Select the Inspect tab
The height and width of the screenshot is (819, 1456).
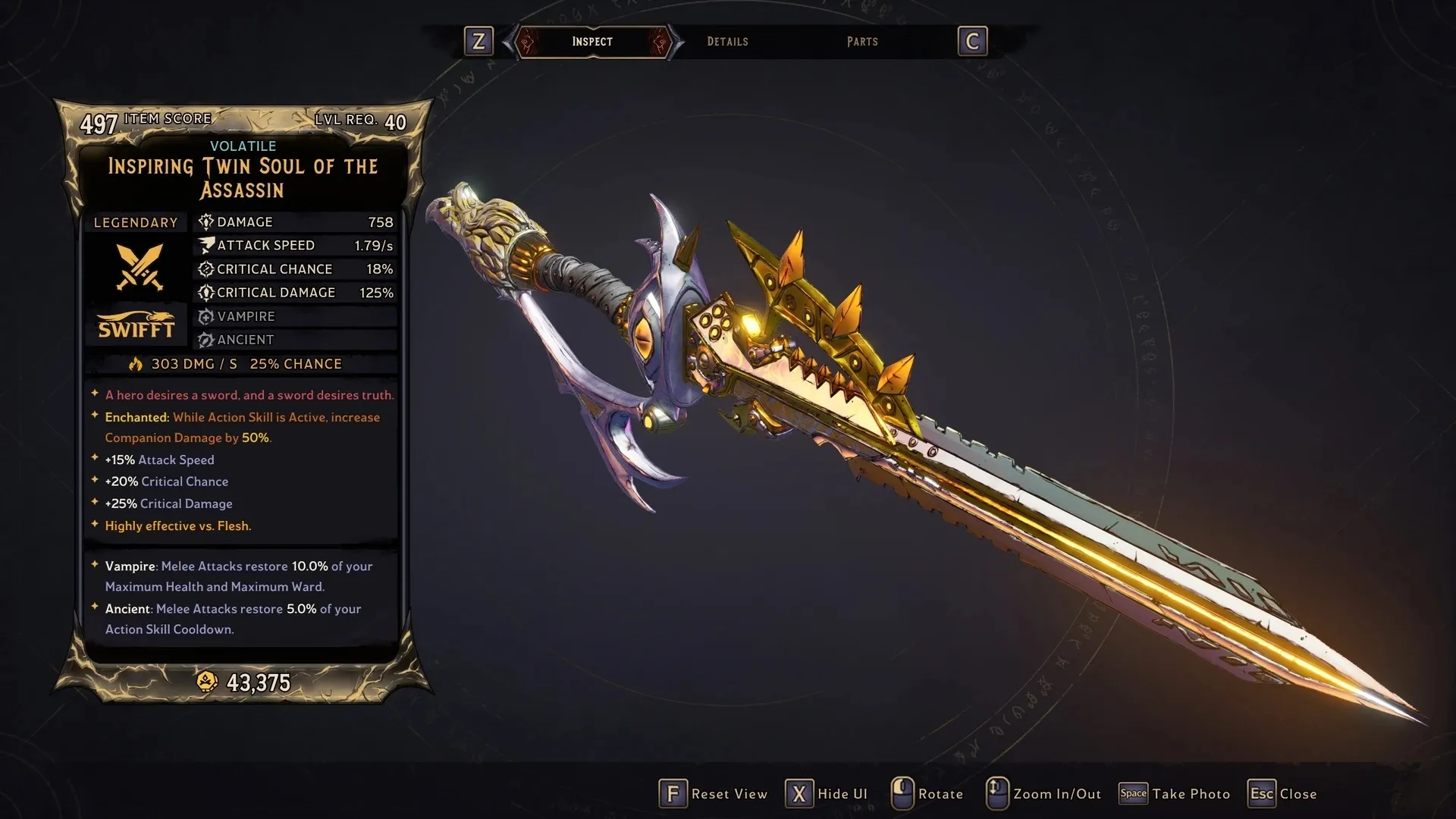592,42
